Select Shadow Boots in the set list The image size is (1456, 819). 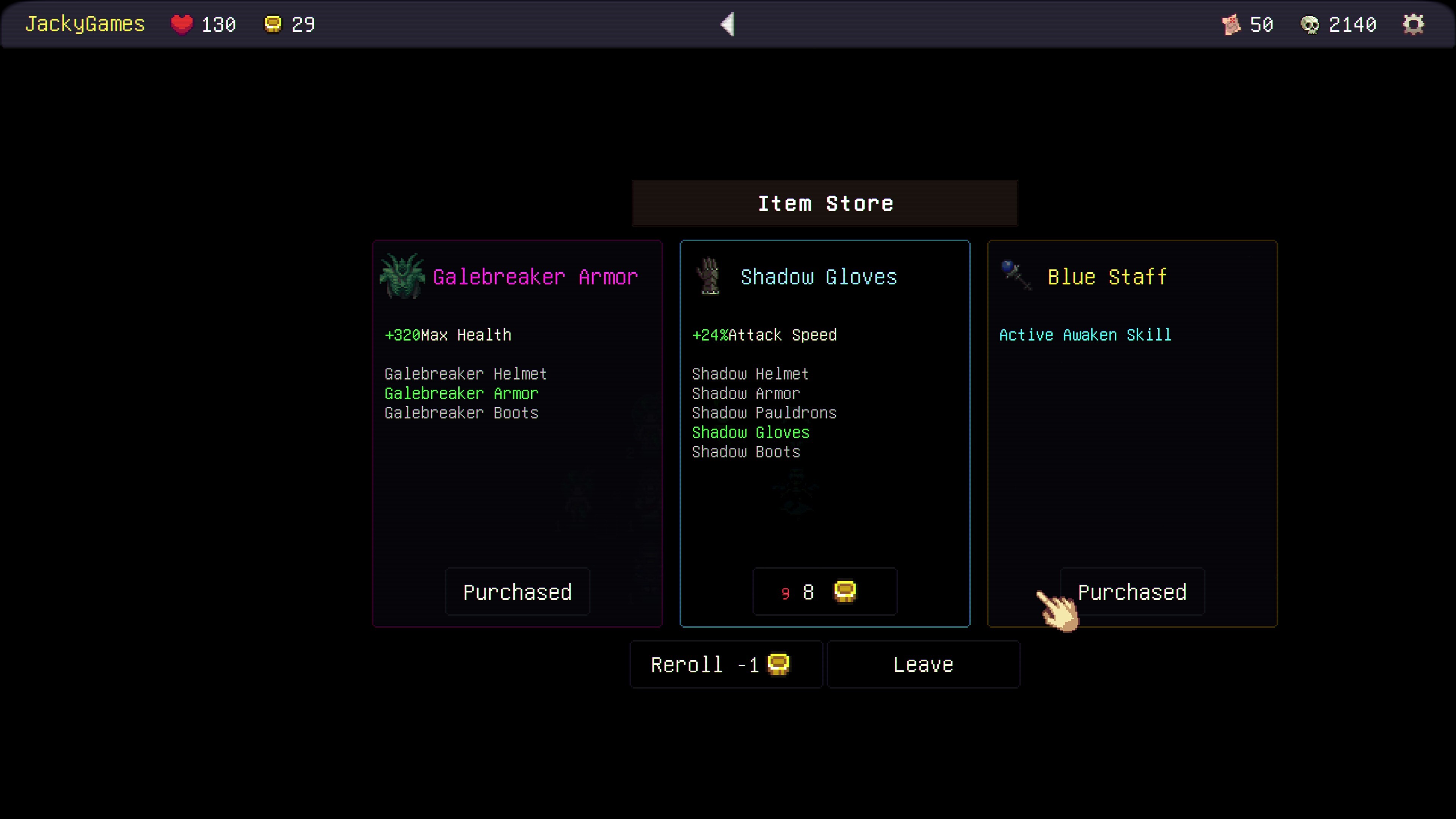coord(746,452)
